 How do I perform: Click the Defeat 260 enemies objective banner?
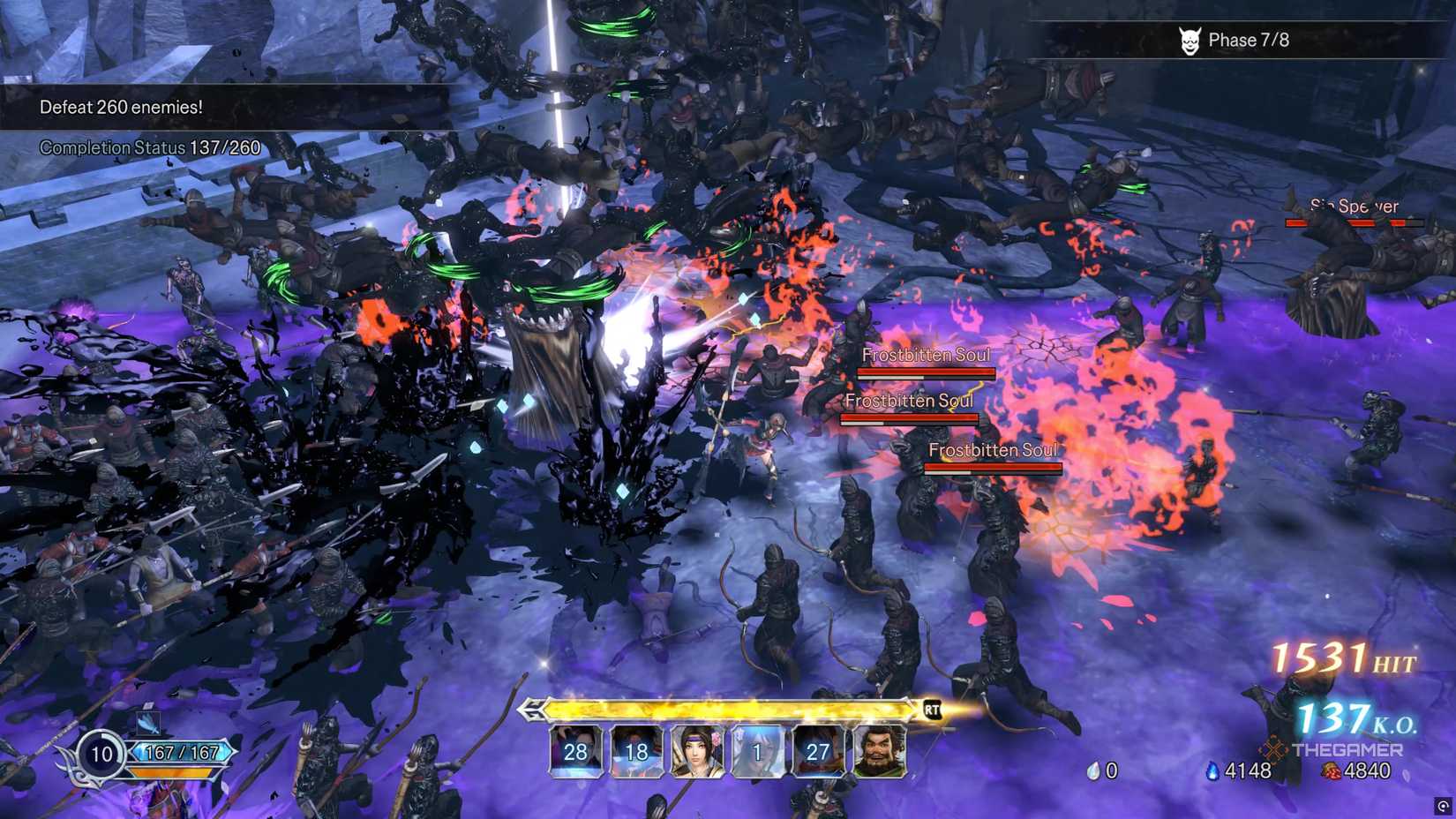tap(121, 107)
